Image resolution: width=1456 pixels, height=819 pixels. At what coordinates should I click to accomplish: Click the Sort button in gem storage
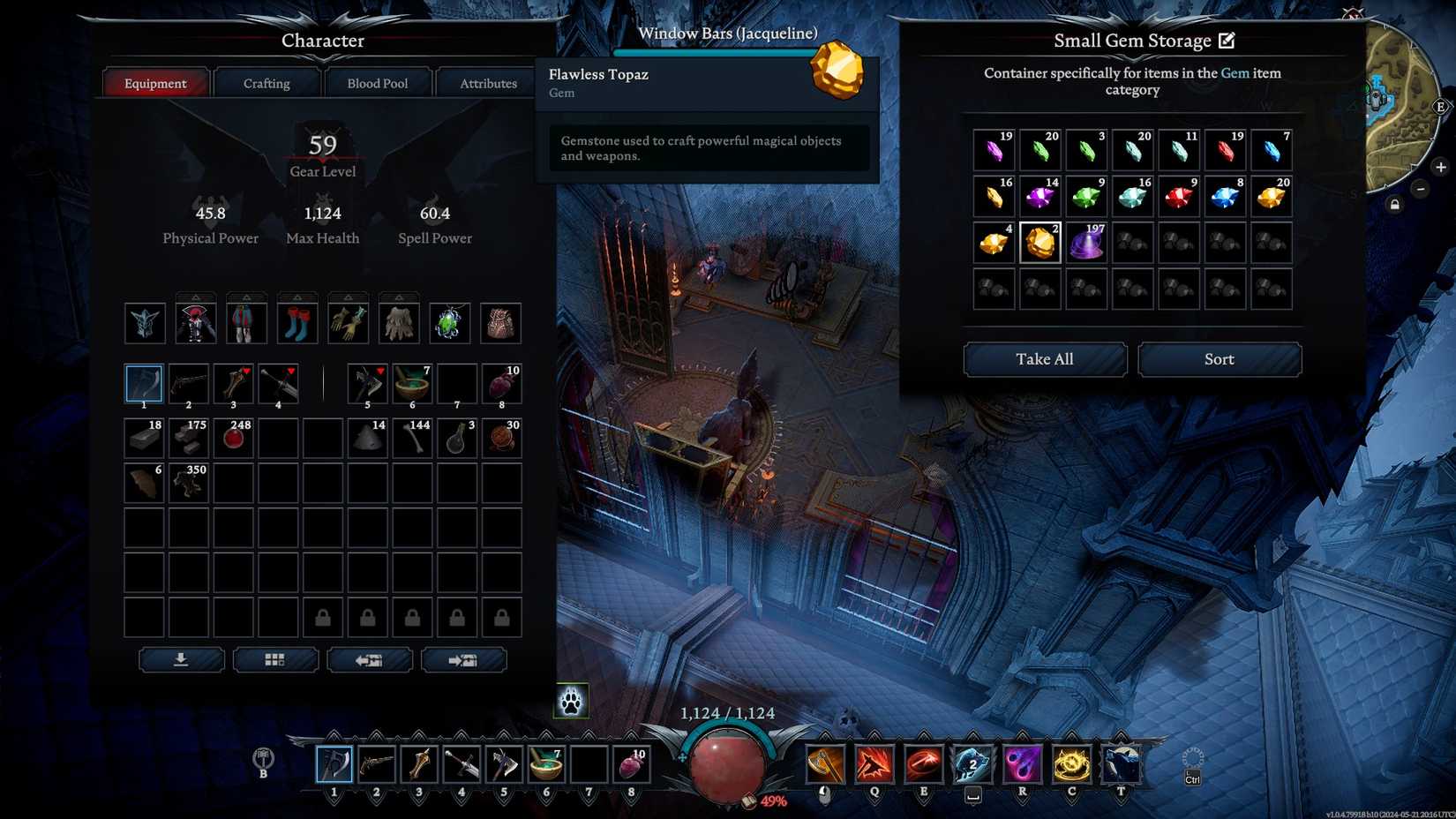coord(1220,359)
